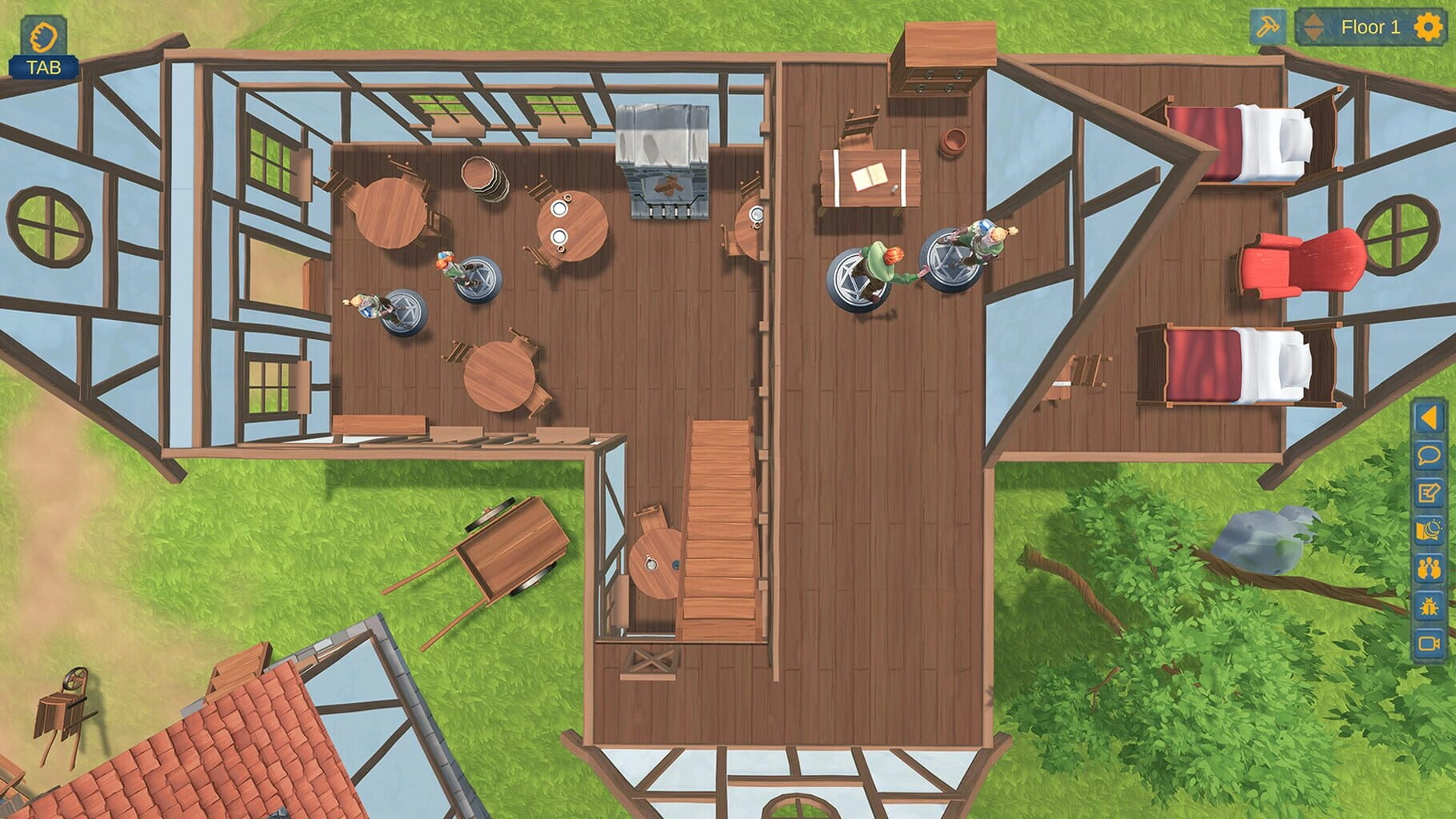1456x819 pixels.
Task: Open the gear settings menu
Action: [1429, 27]
